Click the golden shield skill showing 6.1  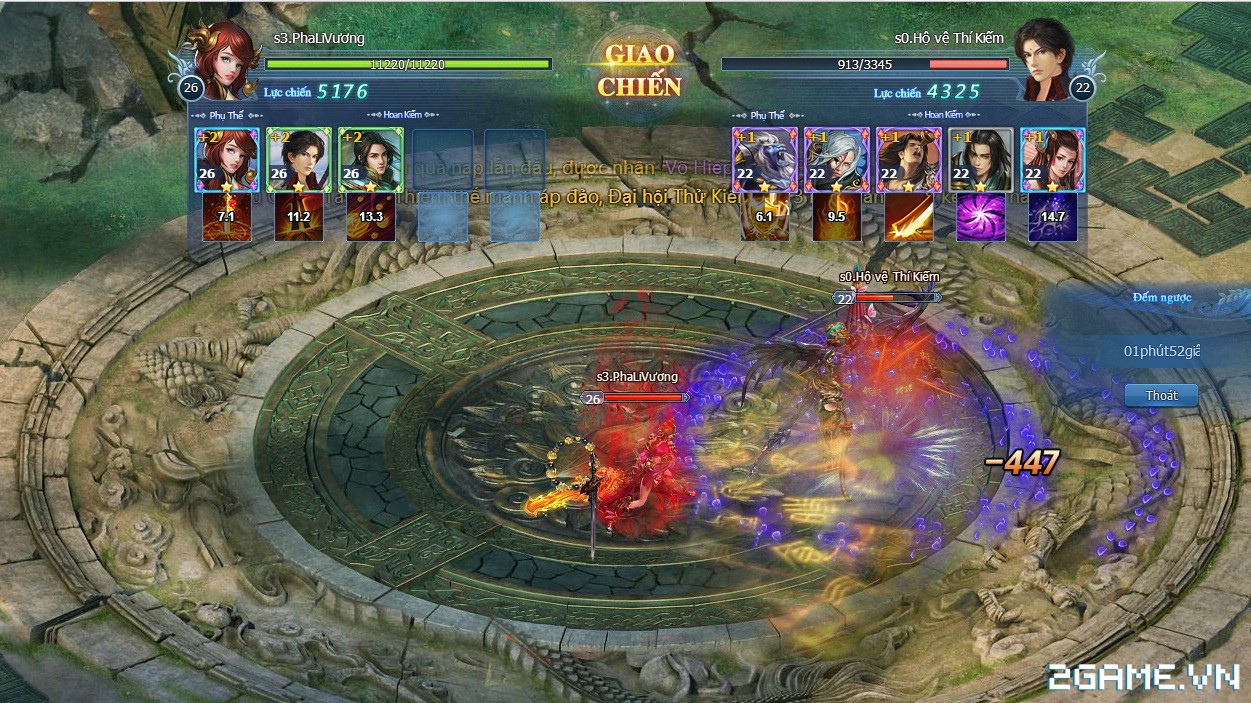[x=765, y=218]
